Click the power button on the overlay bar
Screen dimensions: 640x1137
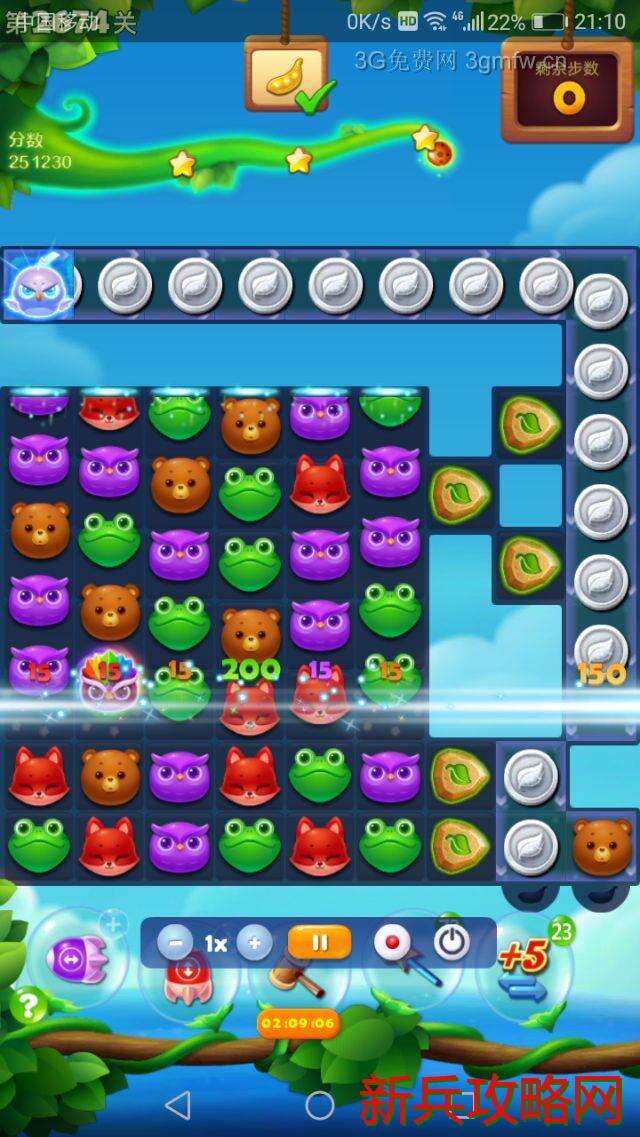click(451, 942)
